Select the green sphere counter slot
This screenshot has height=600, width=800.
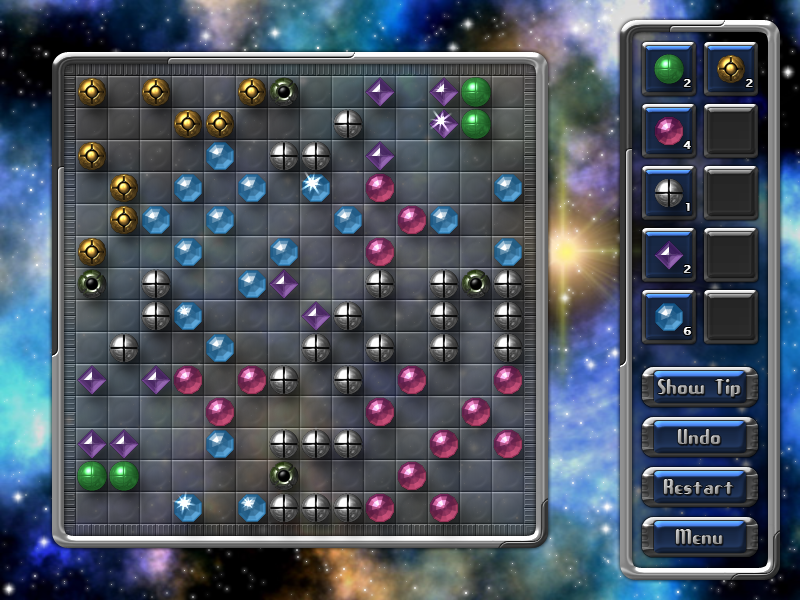tap(668, 69)
